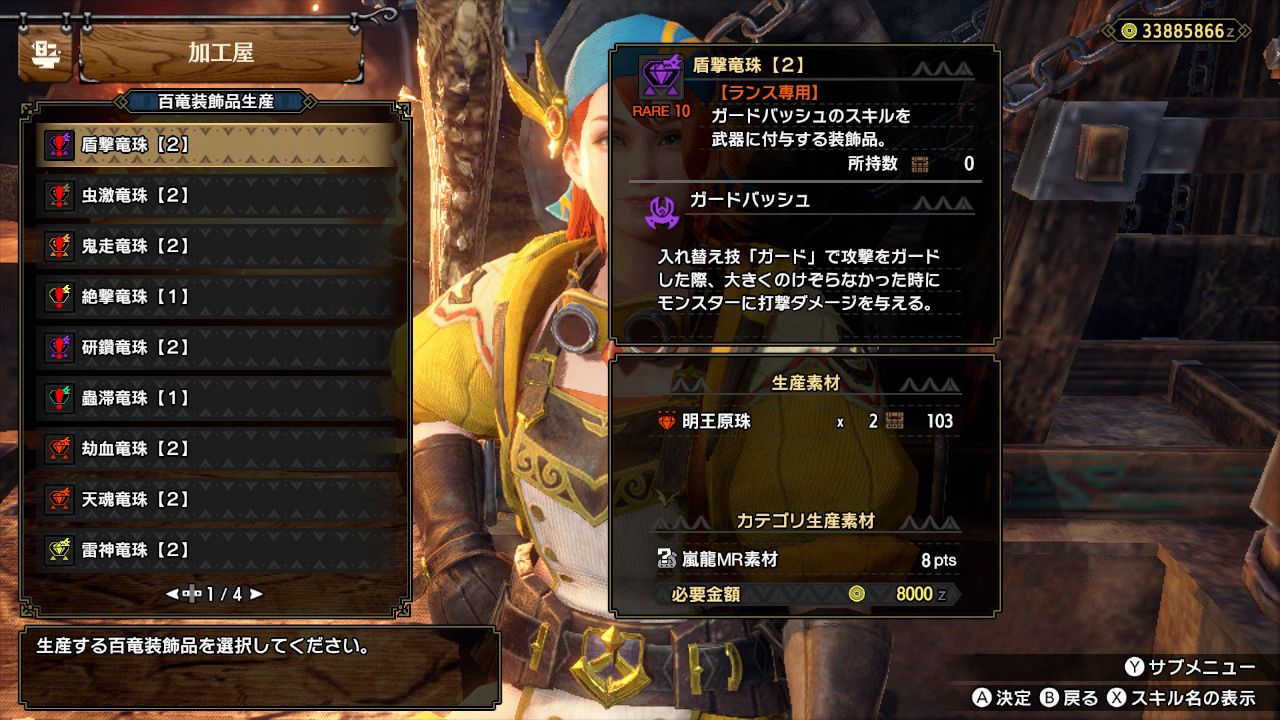The width and height of the screenshot is (1280, 720).
Task: Click the ガードバッシュ skill entry
Action: 750,200
